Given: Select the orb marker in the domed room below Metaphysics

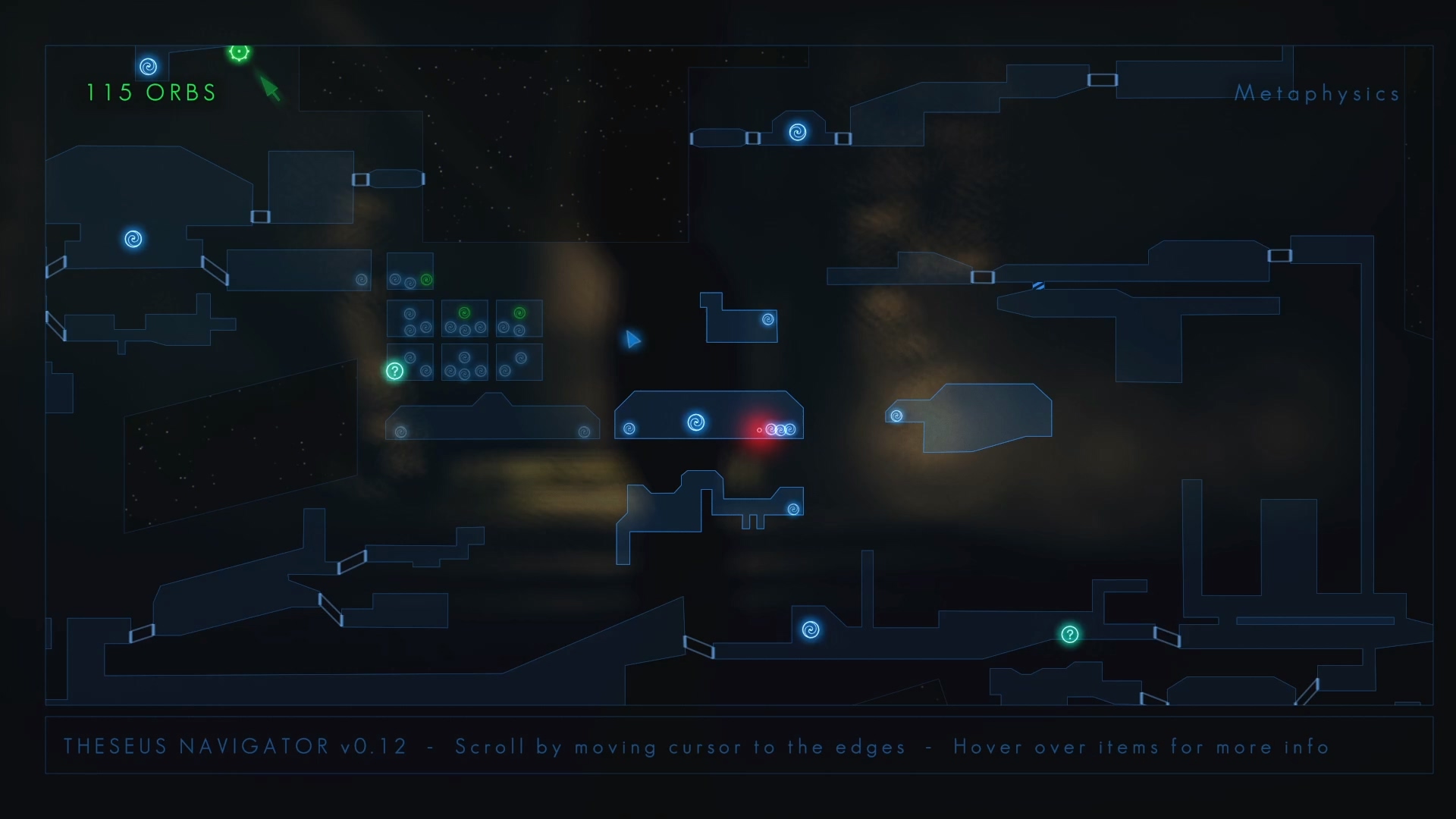Looking at the screenshot, I should pos(797,133).
